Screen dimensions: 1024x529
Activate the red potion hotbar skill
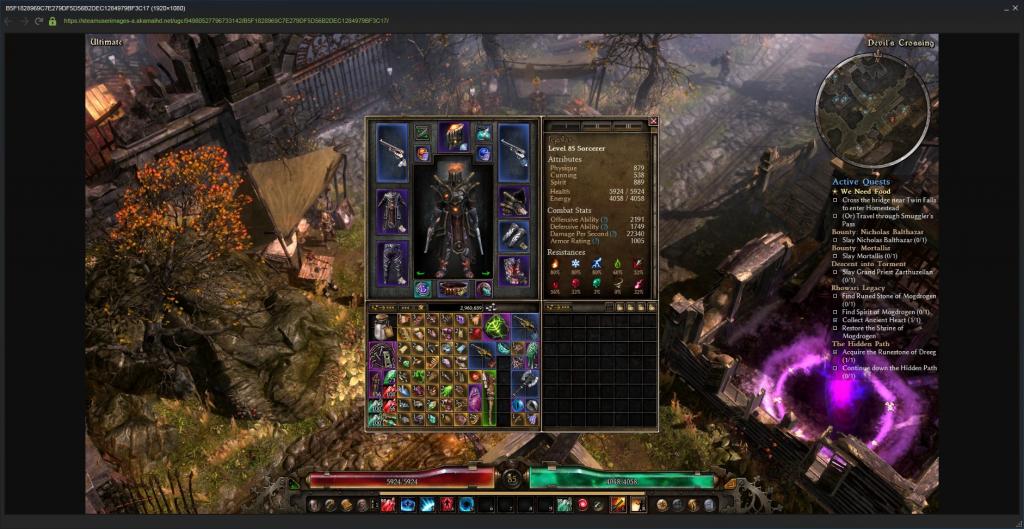pyautogui.click(x=387, y=504)
